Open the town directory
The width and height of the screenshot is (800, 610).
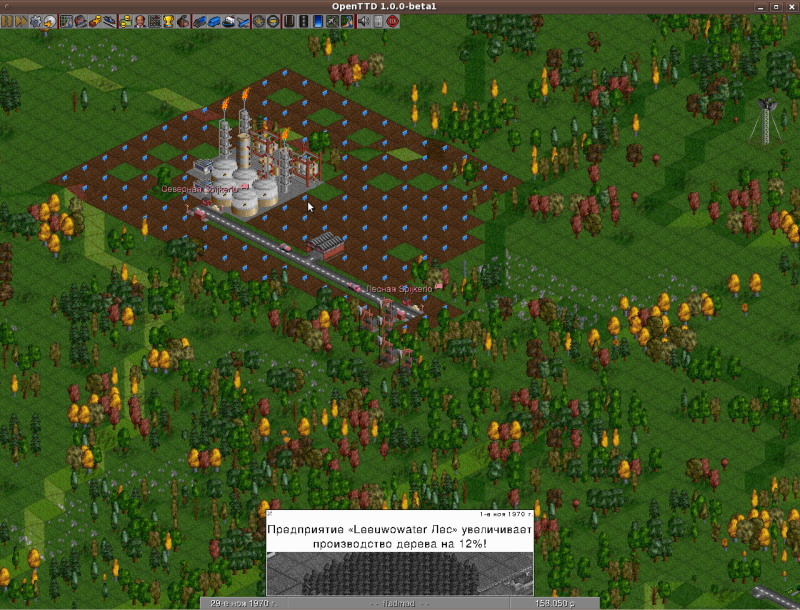pos(80,20)
